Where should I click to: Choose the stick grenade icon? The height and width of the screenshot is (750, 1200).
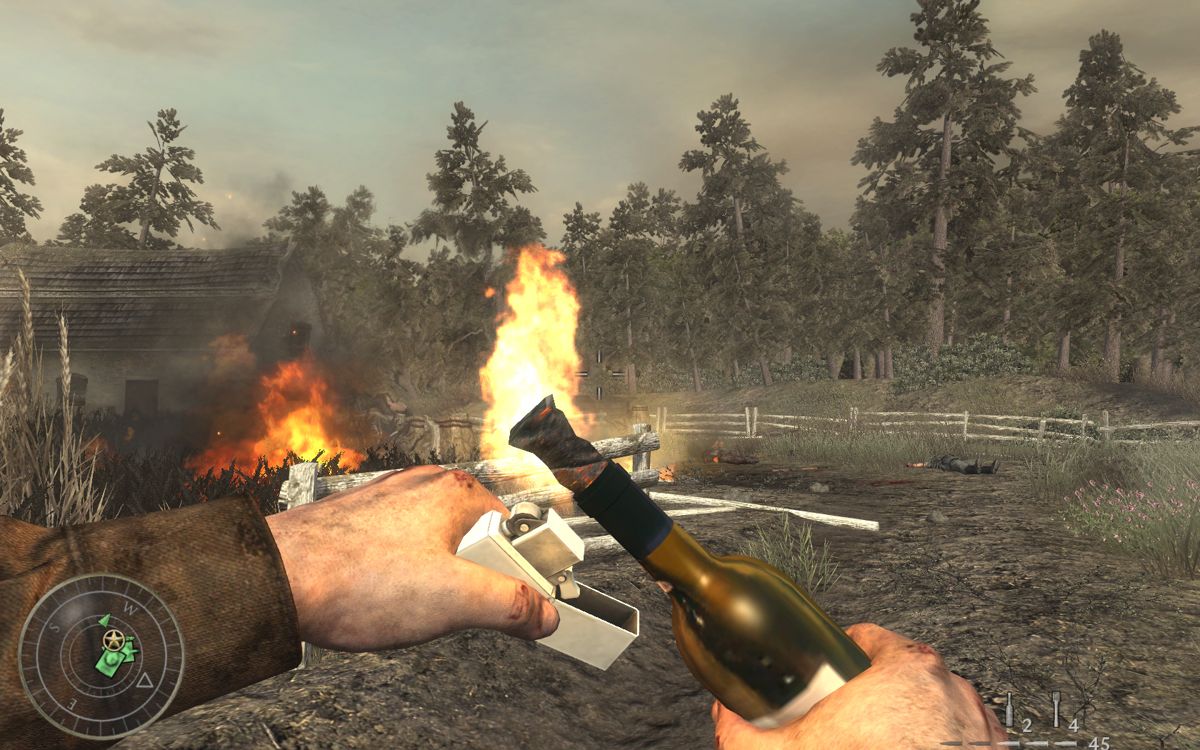pos(1056,708)
